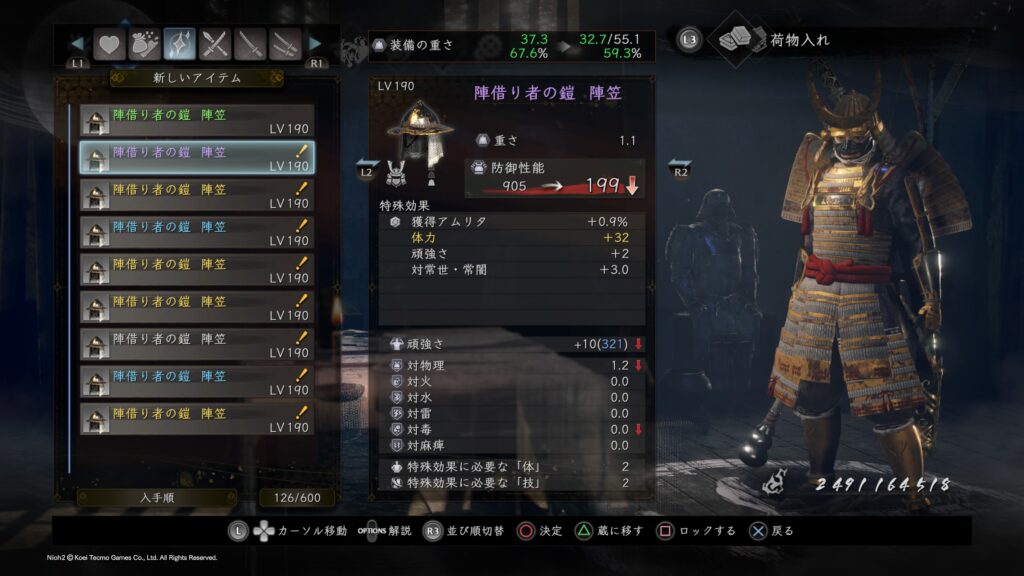1024x576 pixels.
Task: Select the heart category tab
Action: pos(108,44)
